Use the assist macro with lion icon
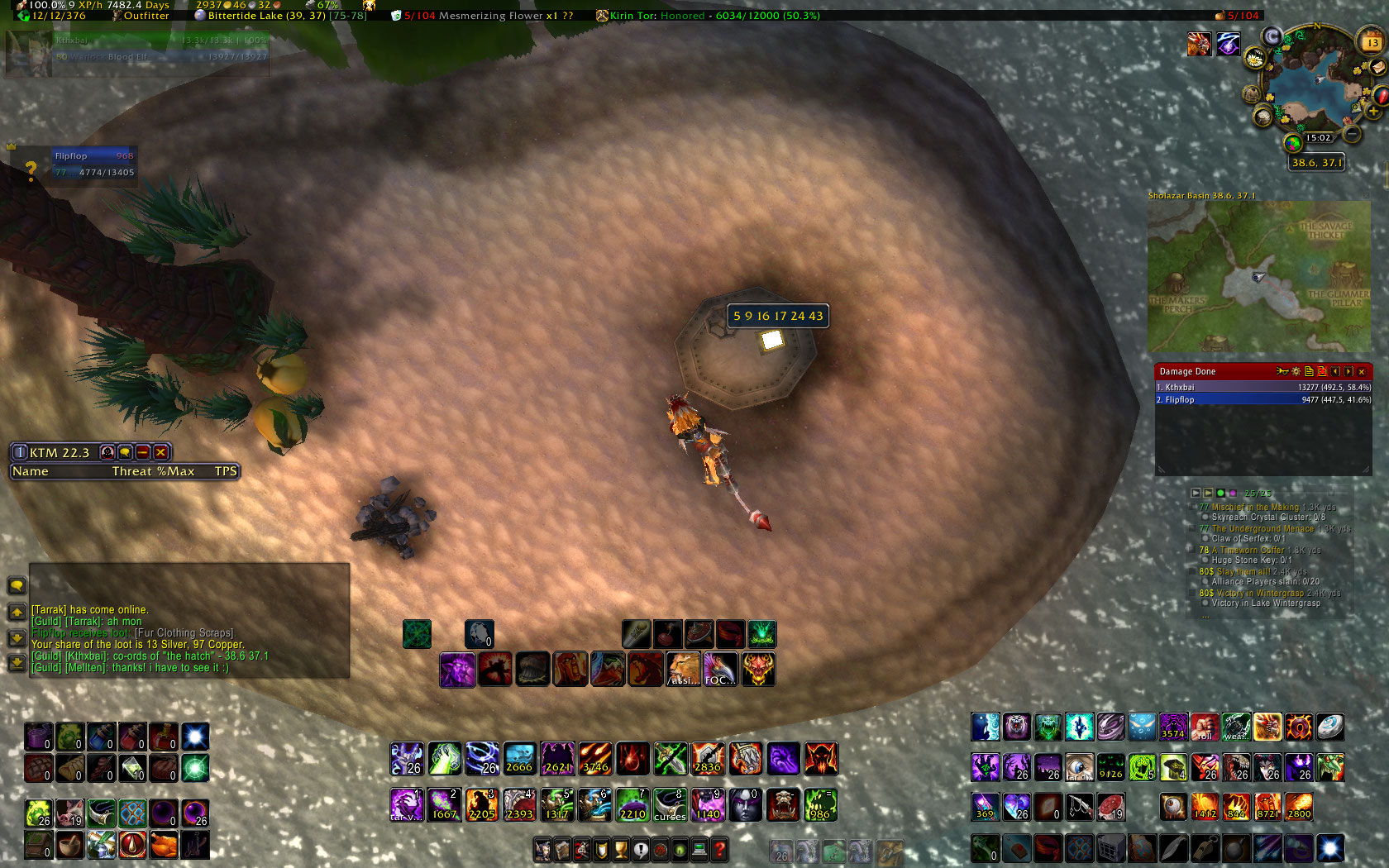1389x868 pixels. (x=683, y=669)
